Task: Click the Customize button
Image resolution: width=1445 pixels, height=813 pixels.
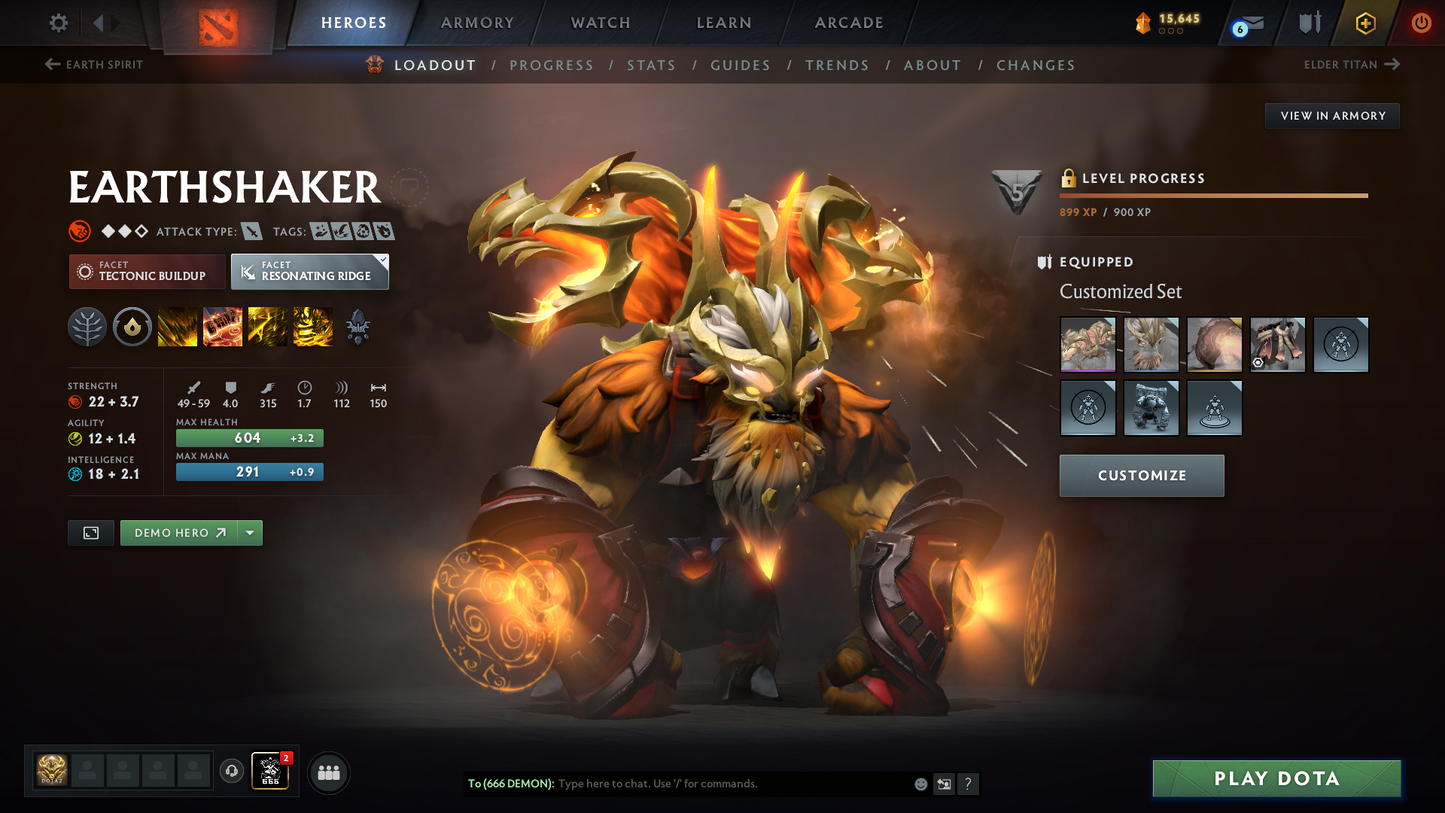Action: click(x=1141, y=475)
